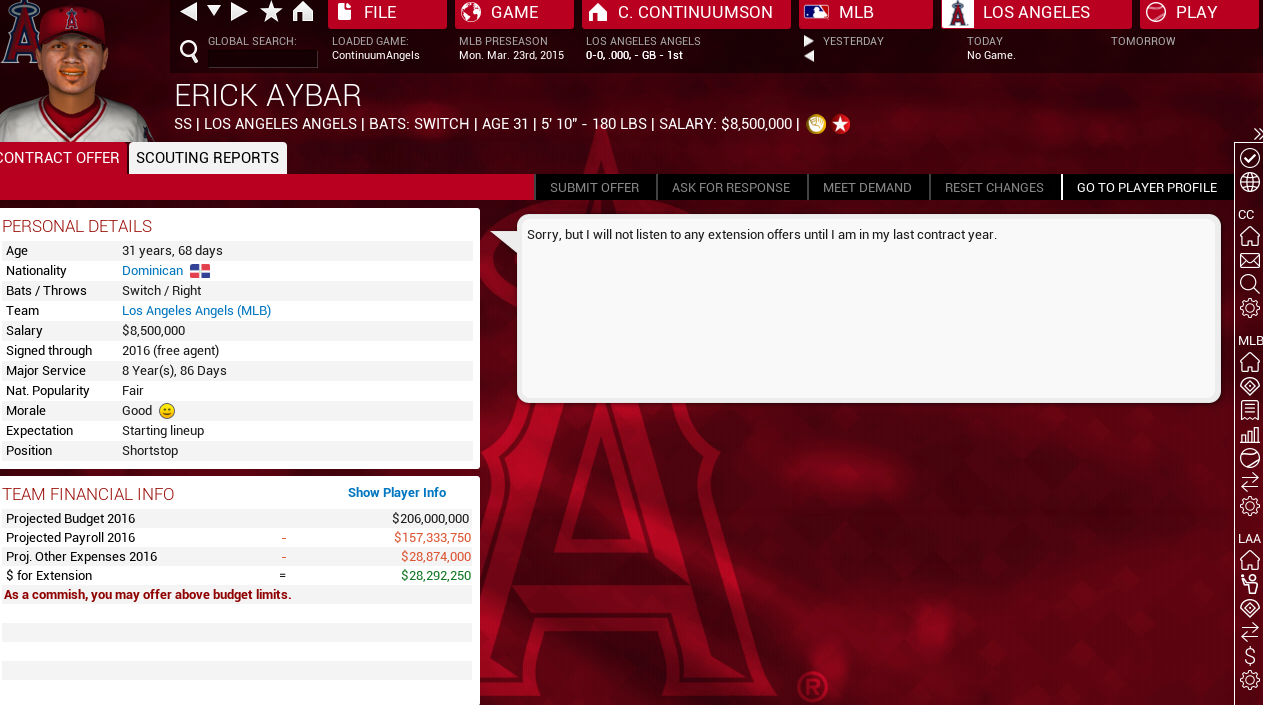Submit the contract offer
The image size is (1263, 705).
594,188
